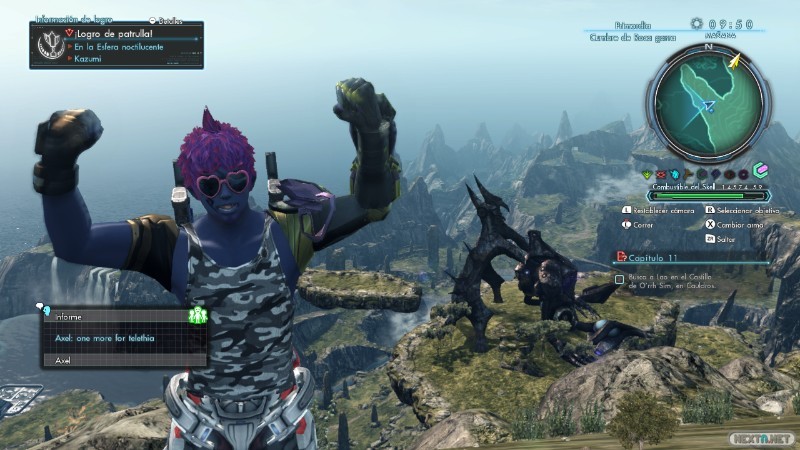This screenshot has height=450, width=800.
Task: Click the green squad members icon
Action: coord(197,316)
